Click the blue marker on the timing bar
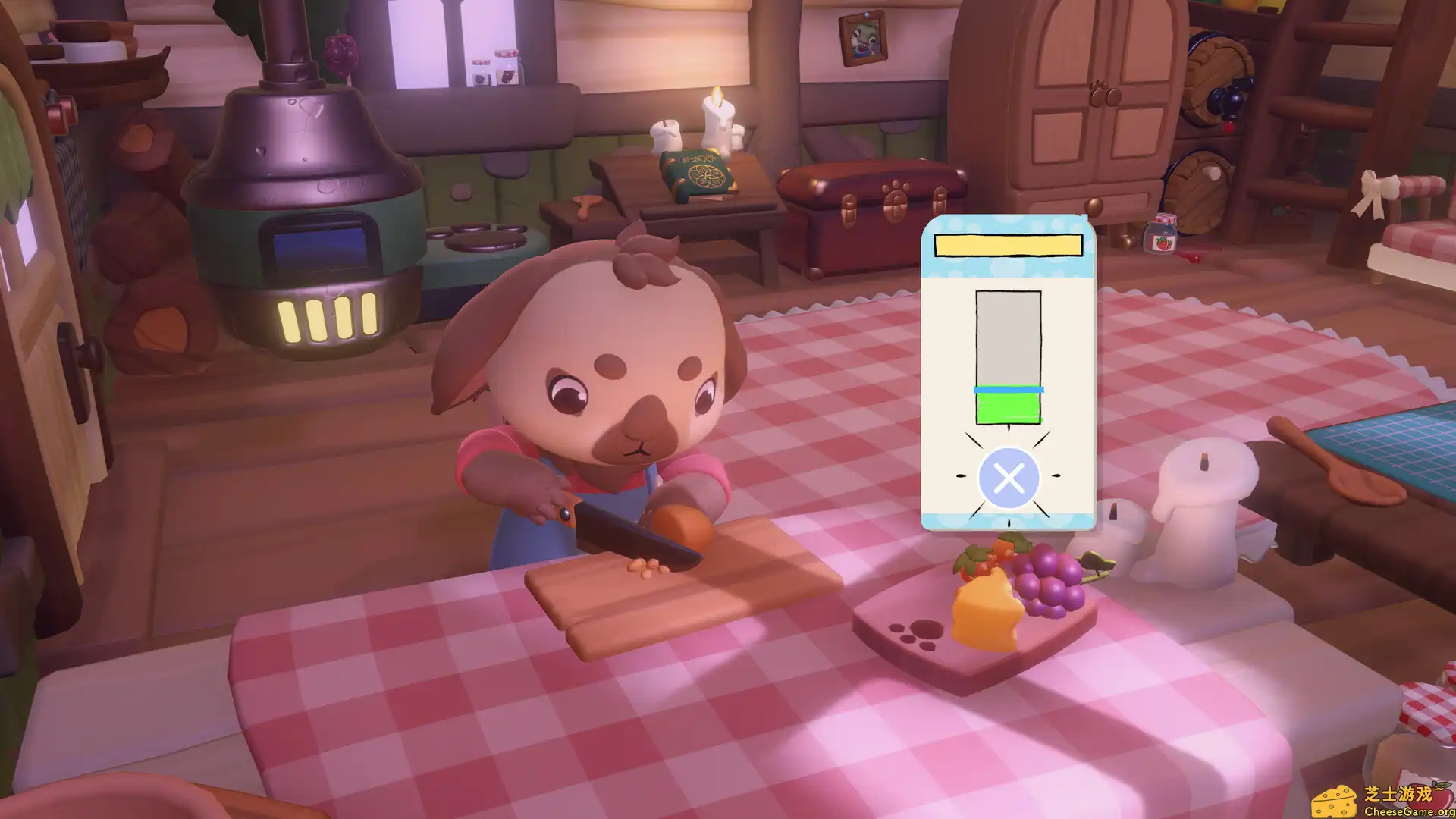The height and width of the screenshot is (819, 1456). coord(1007,390)
